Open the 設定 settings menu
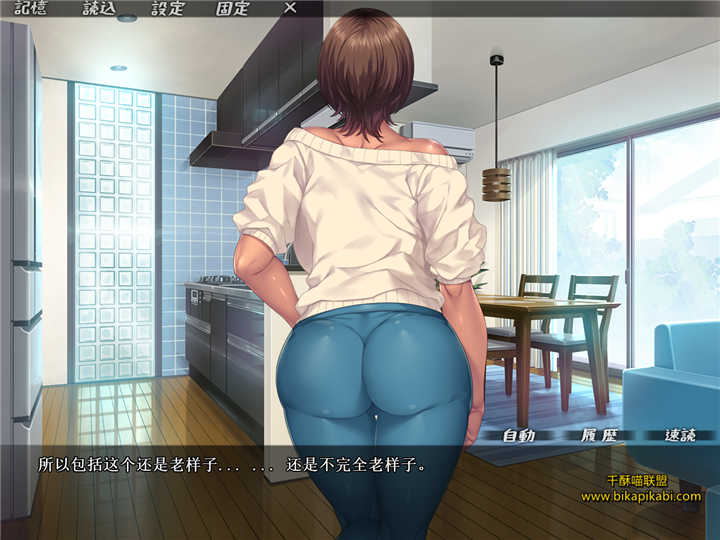Viewport: 720px width, 540px height. 167,7
